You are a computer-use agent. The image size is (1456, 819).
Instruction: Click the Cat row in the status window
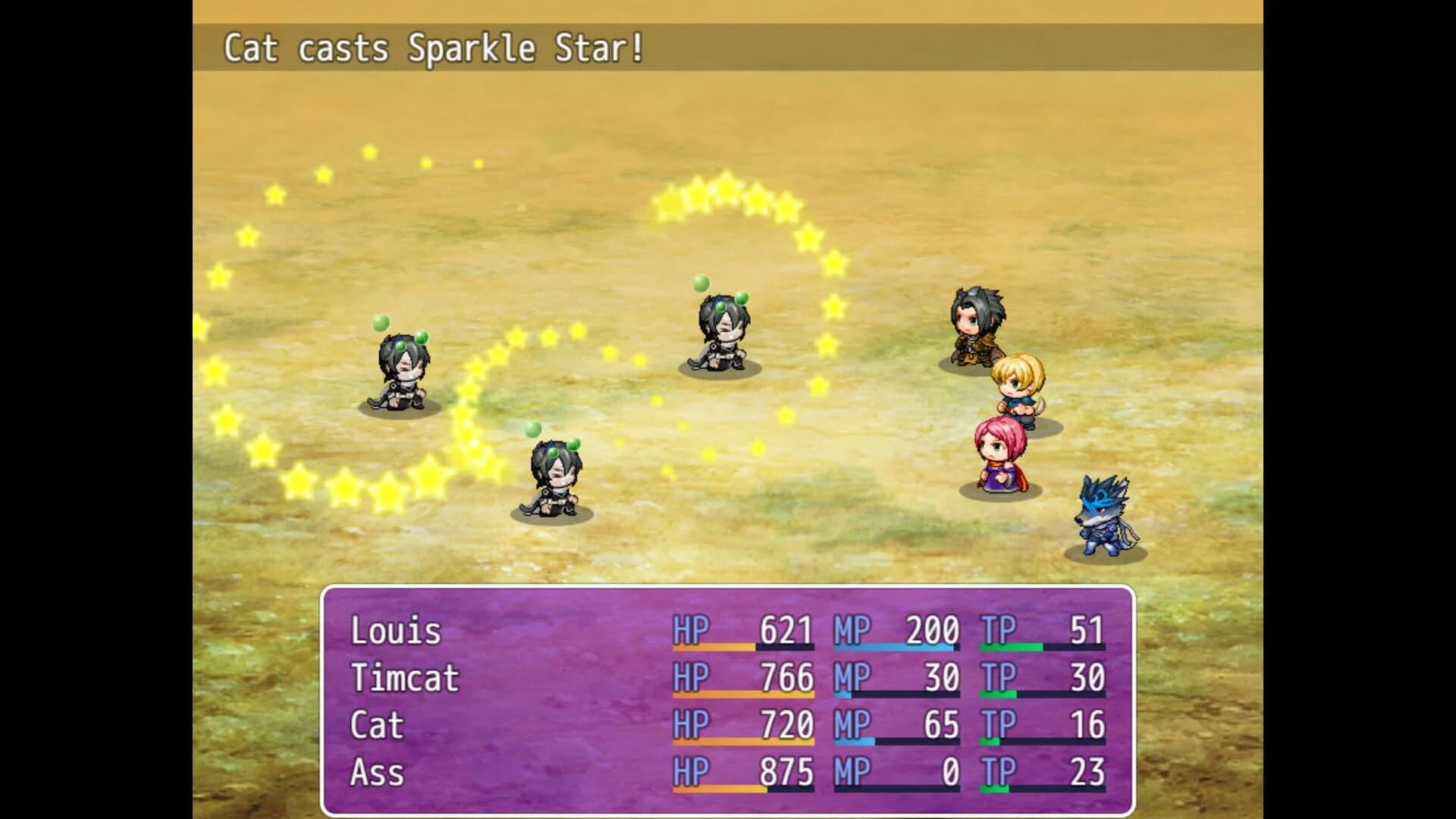375,725
